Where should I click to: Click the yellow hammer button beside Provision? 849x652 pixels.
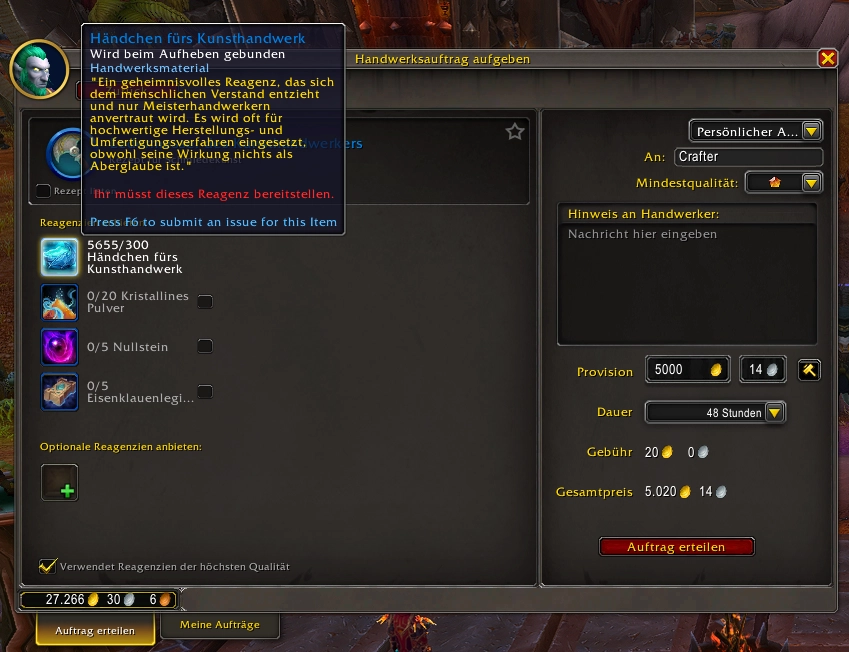tap(810, 370)
